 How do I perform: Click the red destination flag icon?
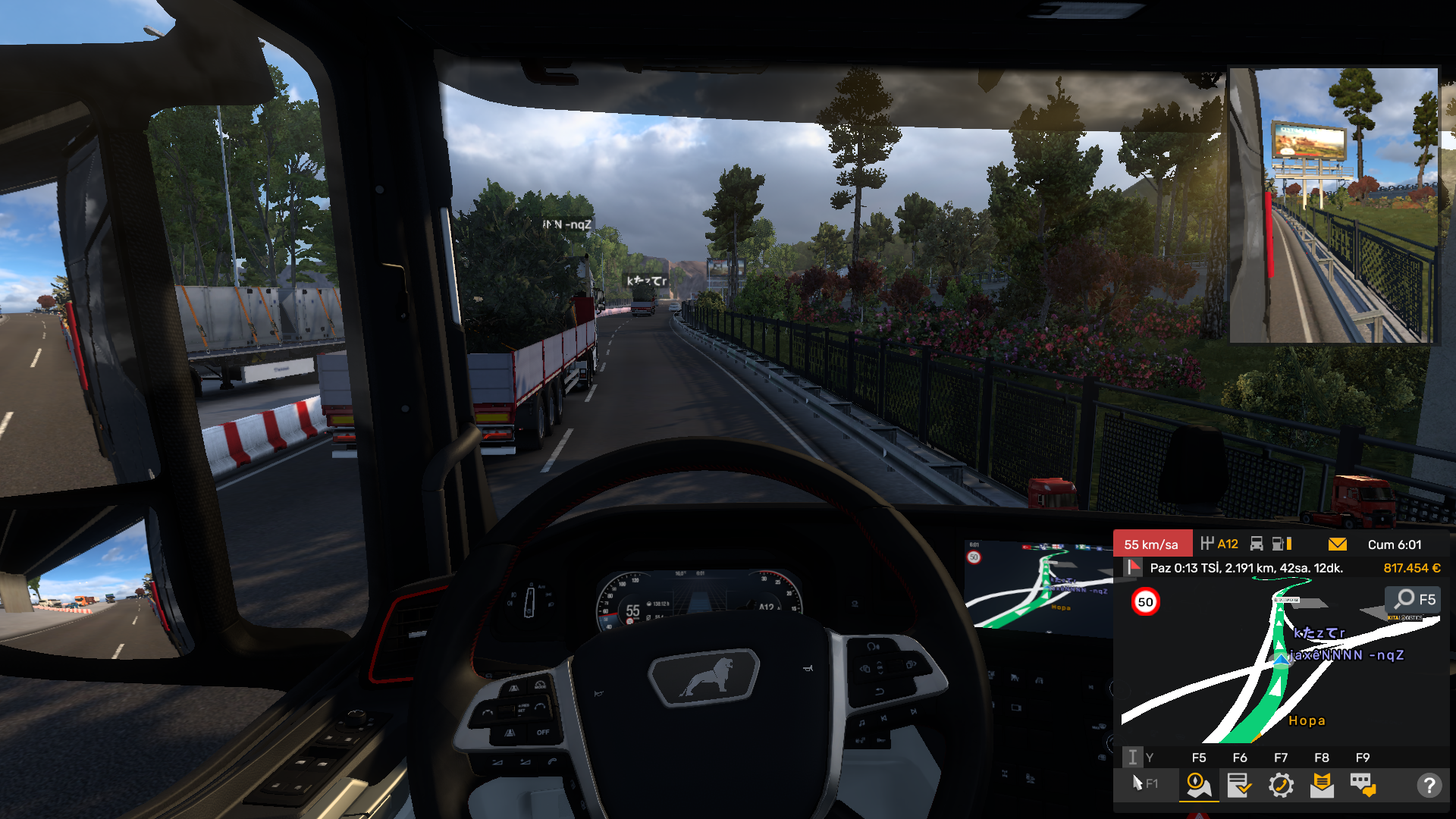[x=1134, y=567]
